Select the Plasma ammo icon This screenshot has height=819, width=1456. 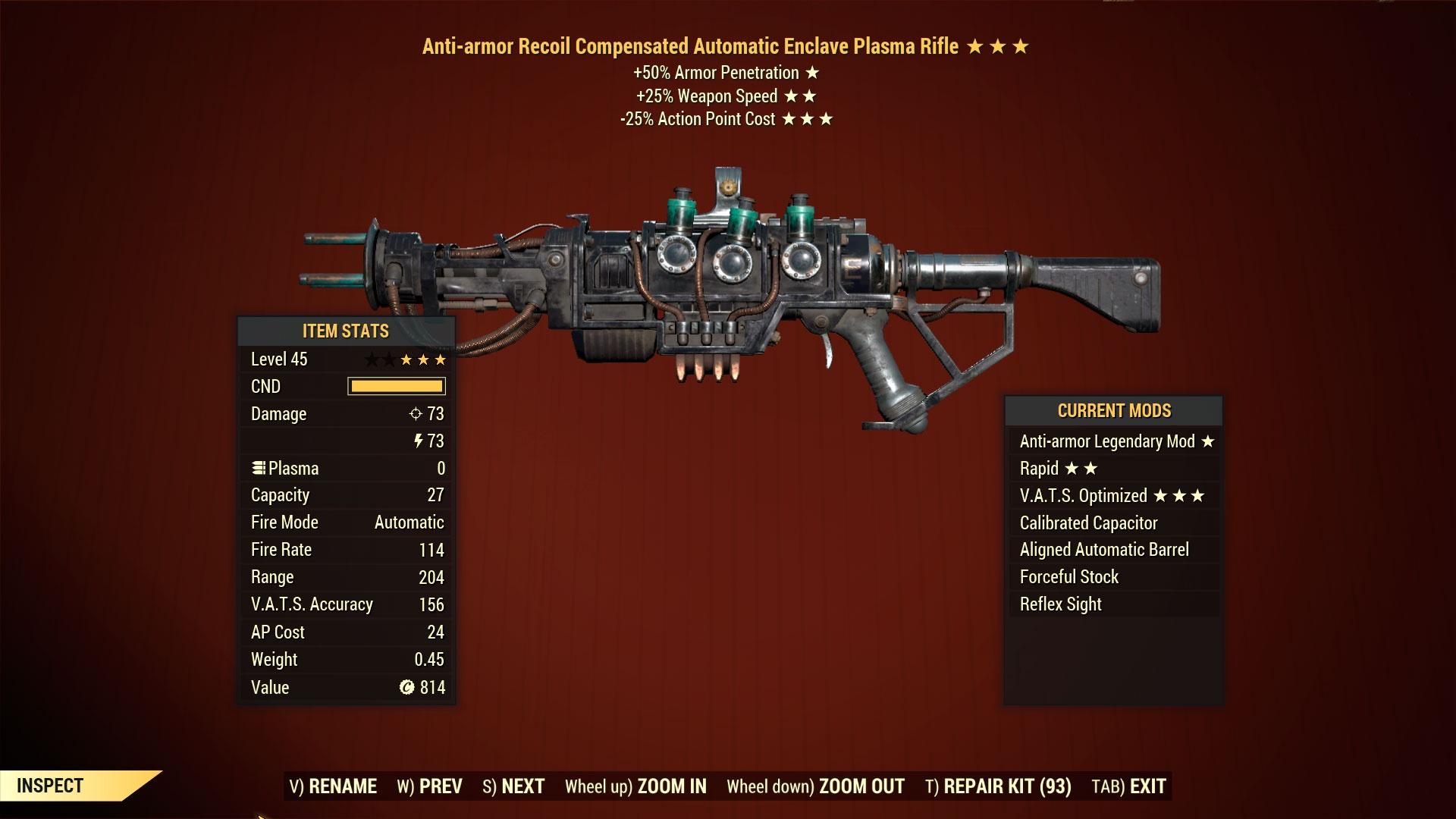point(259,468)
